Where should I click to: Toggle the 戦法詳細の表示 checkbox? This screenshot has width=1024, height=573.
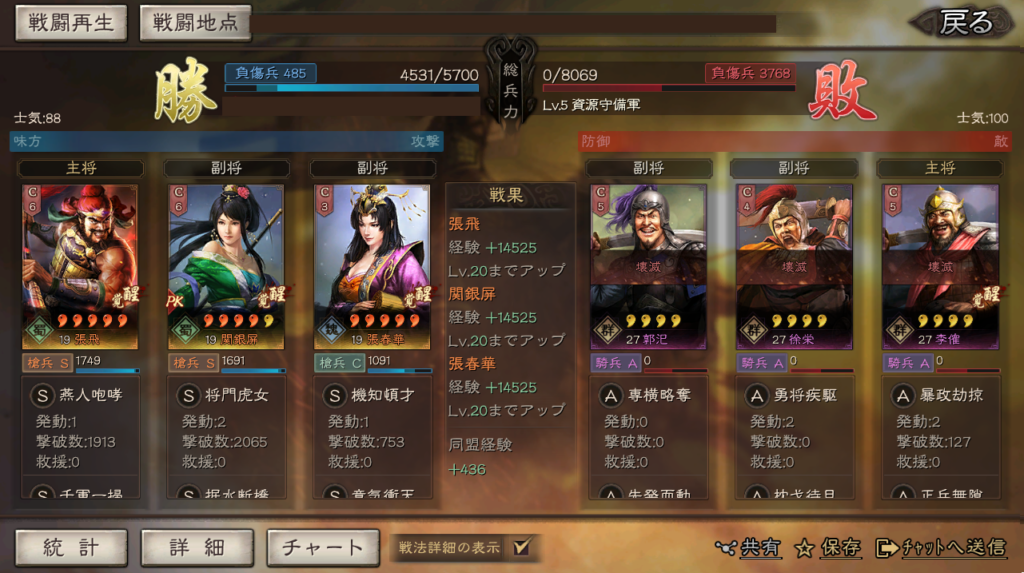(520, 547)
